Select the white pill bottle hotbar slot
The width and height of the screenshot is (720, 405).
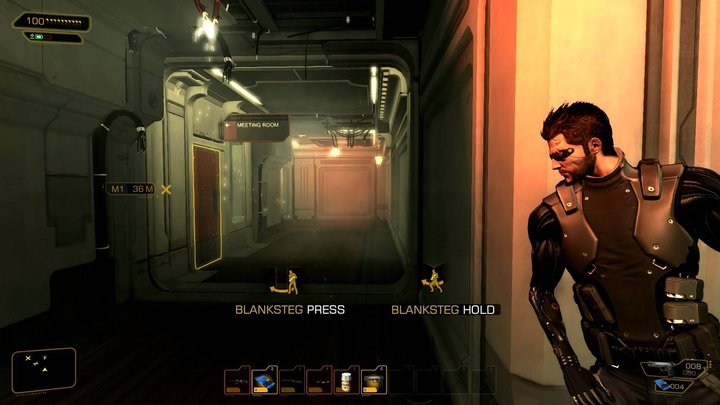[x=348, y=380]
